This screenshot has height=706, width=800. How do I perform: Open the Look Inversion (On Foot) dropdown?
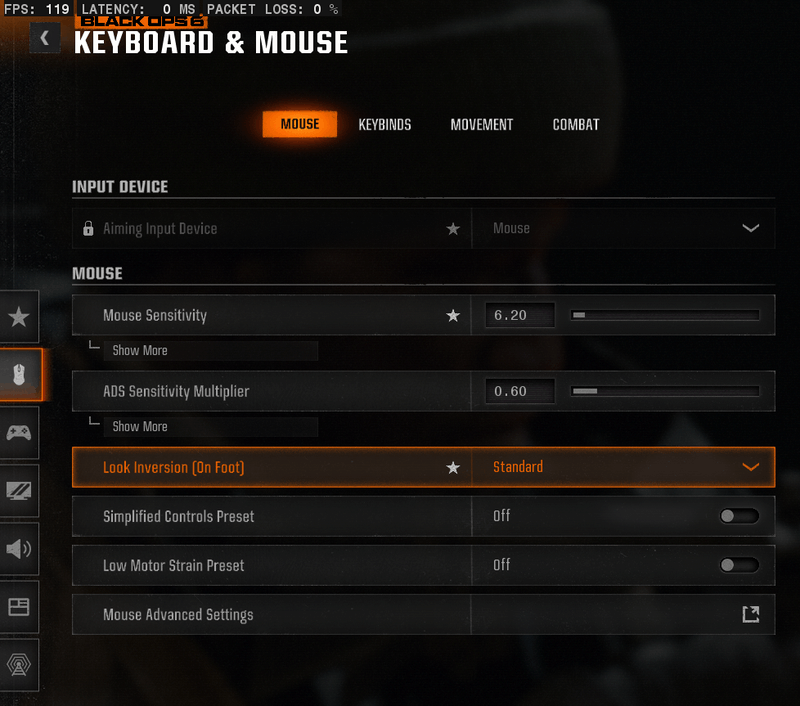pos(623,467)
